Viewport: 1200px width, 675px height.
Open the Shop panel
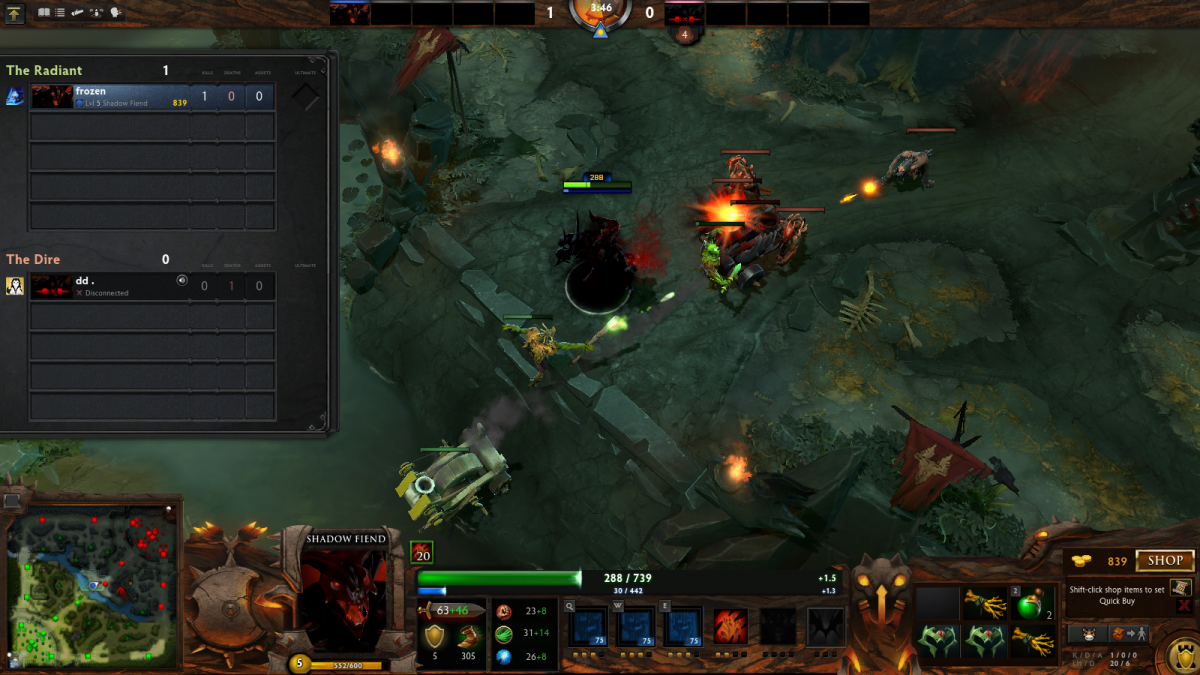click(1165, 561)
